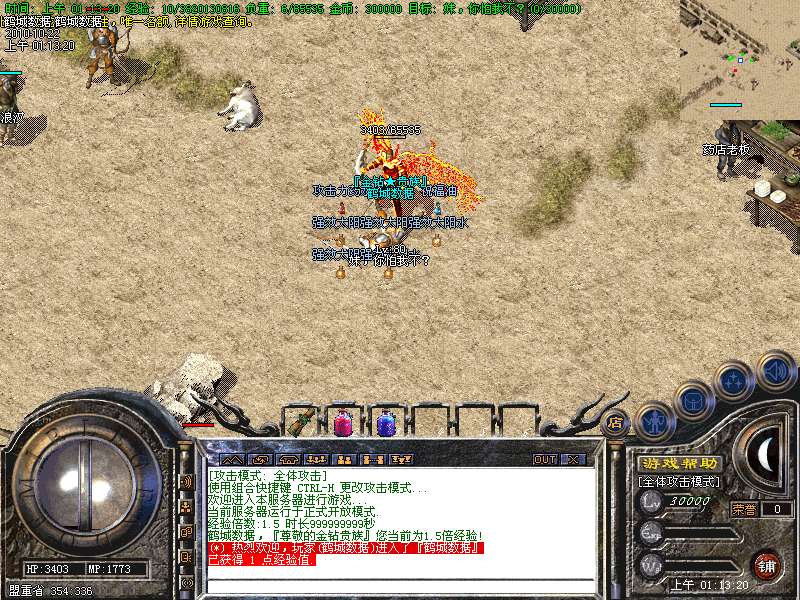Viewport: 800px width, 600px height.
Task: Open the skills sparkle round button
Action: pyautogui.click(x=734, y=381)
